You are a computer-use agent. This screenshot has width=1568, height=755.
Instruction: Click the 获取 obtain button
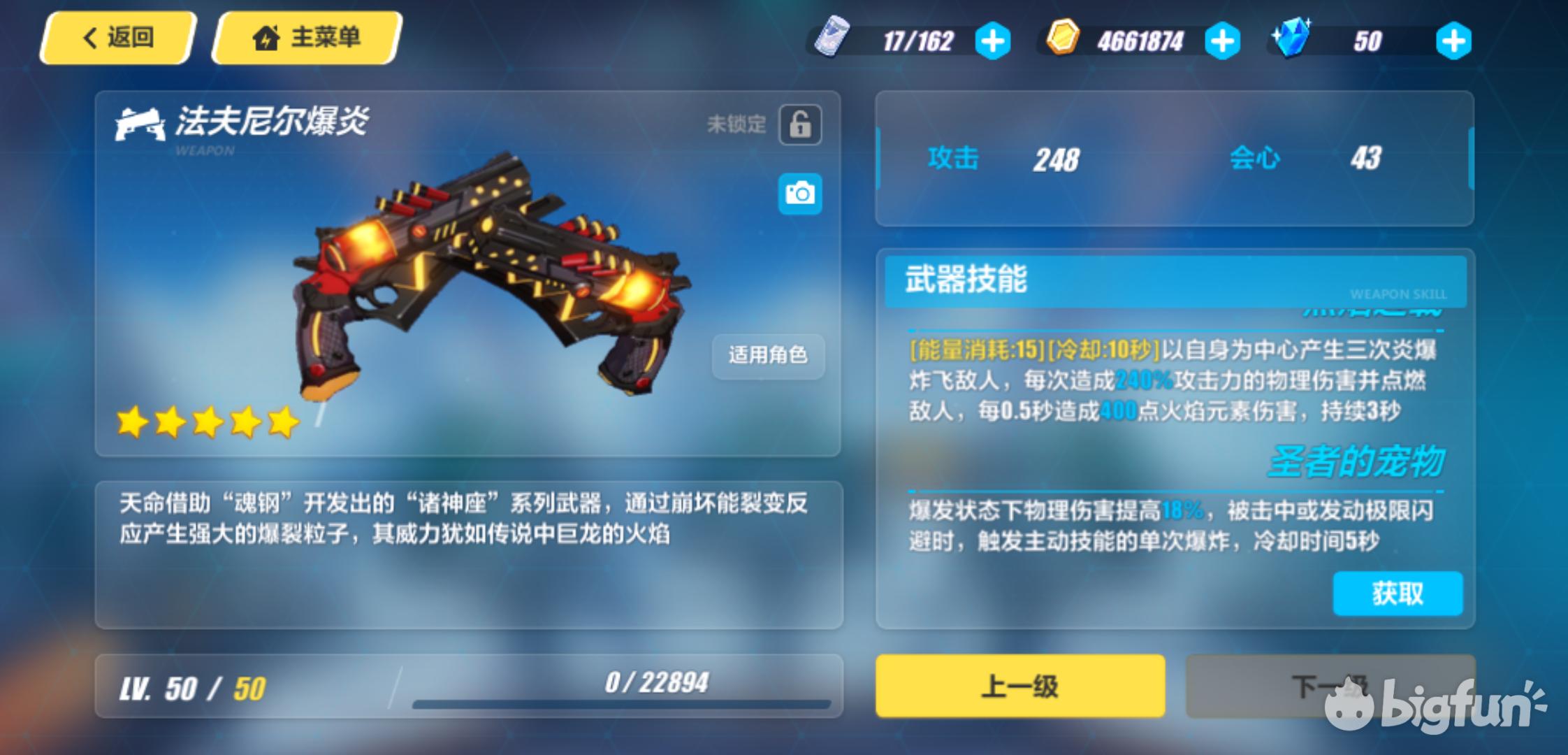(1398, 594)
